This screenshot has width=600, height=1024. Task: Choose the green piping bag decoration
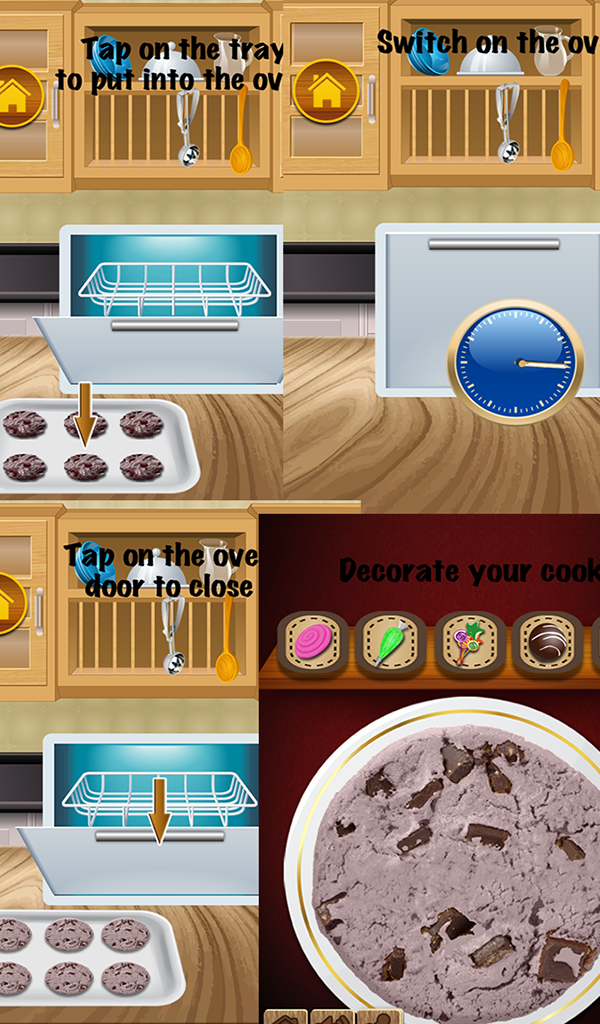coord(391,643)
